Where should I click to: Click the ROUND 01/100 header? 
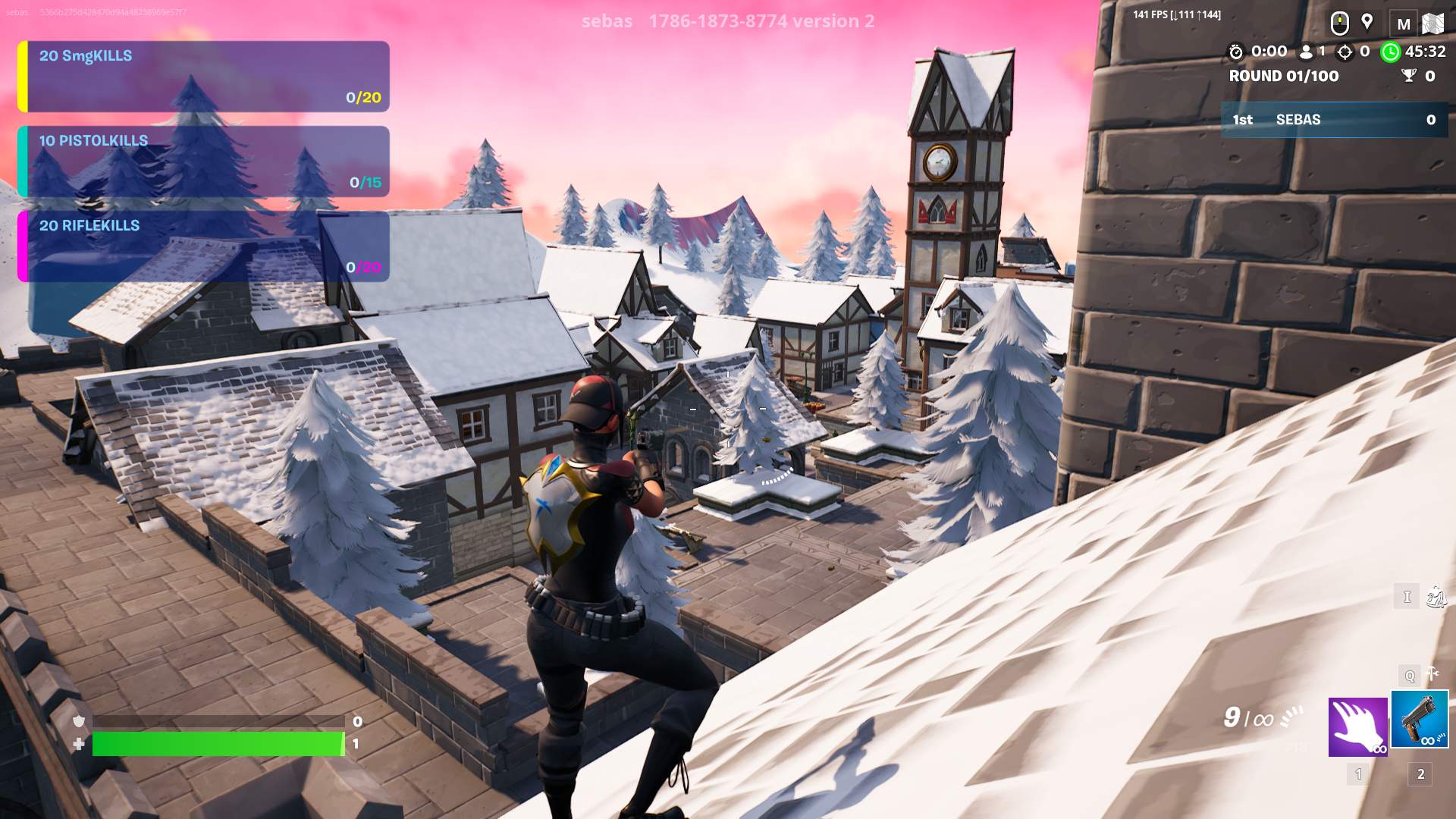point(1283,77)
